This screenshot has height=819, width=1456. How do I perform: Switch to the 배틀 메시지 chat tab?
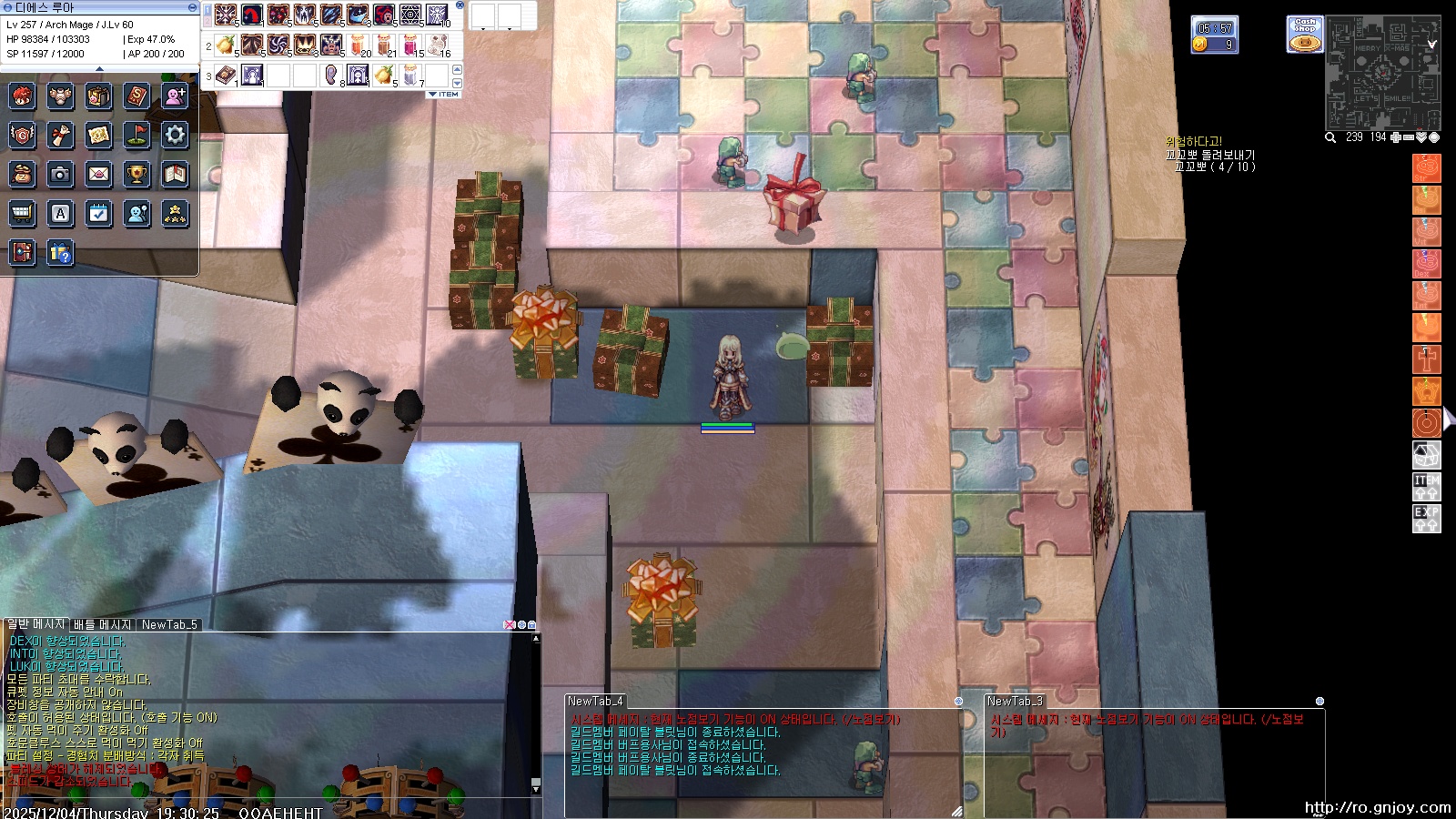103,624
